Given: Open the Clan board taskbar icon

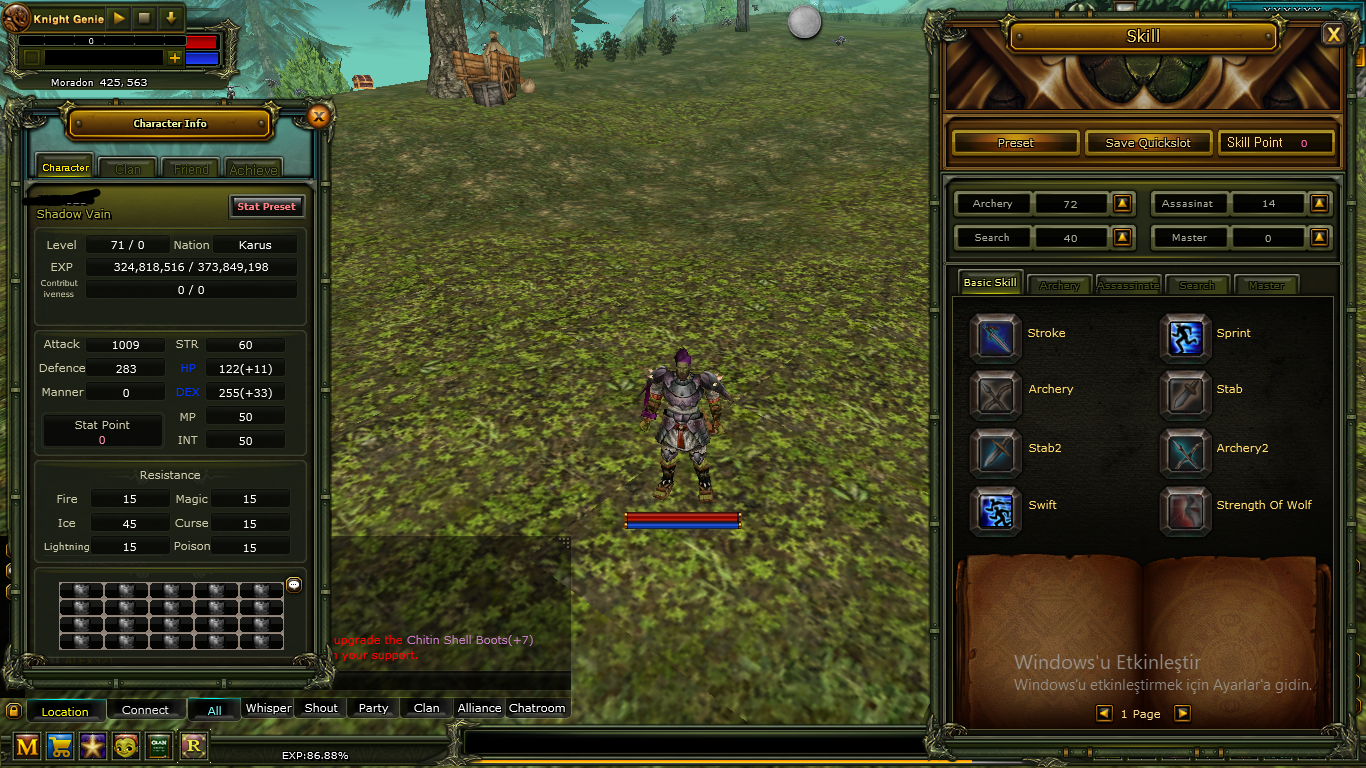Looking at the screenshot, I should tap(159, 746).
